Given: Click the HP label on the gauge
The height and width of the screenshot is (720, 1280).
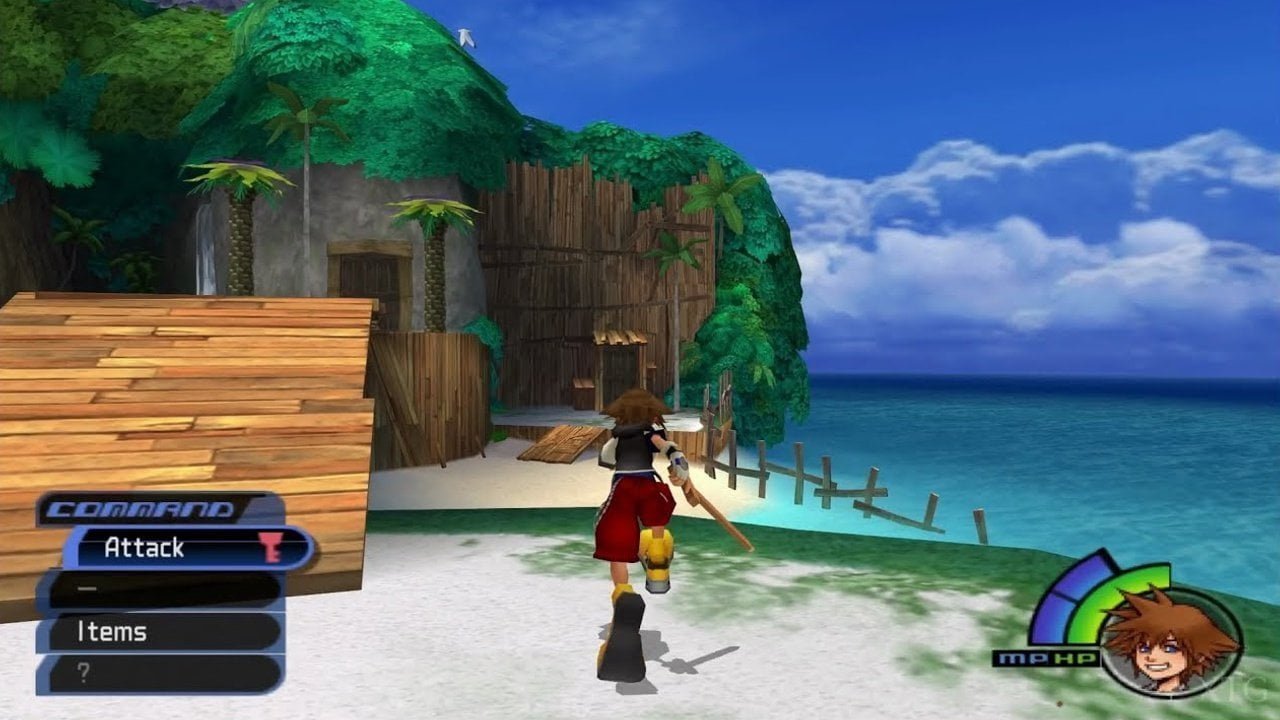Looking at the screenshot, I should [1074, 656].
